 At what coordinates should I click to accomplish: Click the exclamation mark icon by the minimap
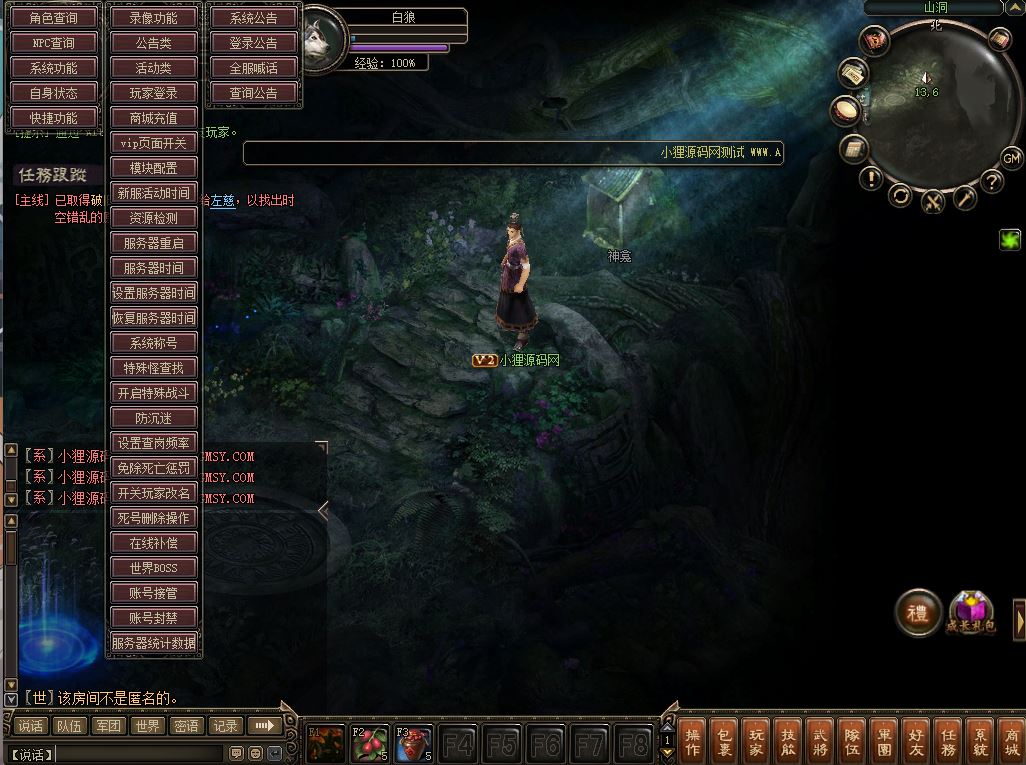tap(871, 179)
